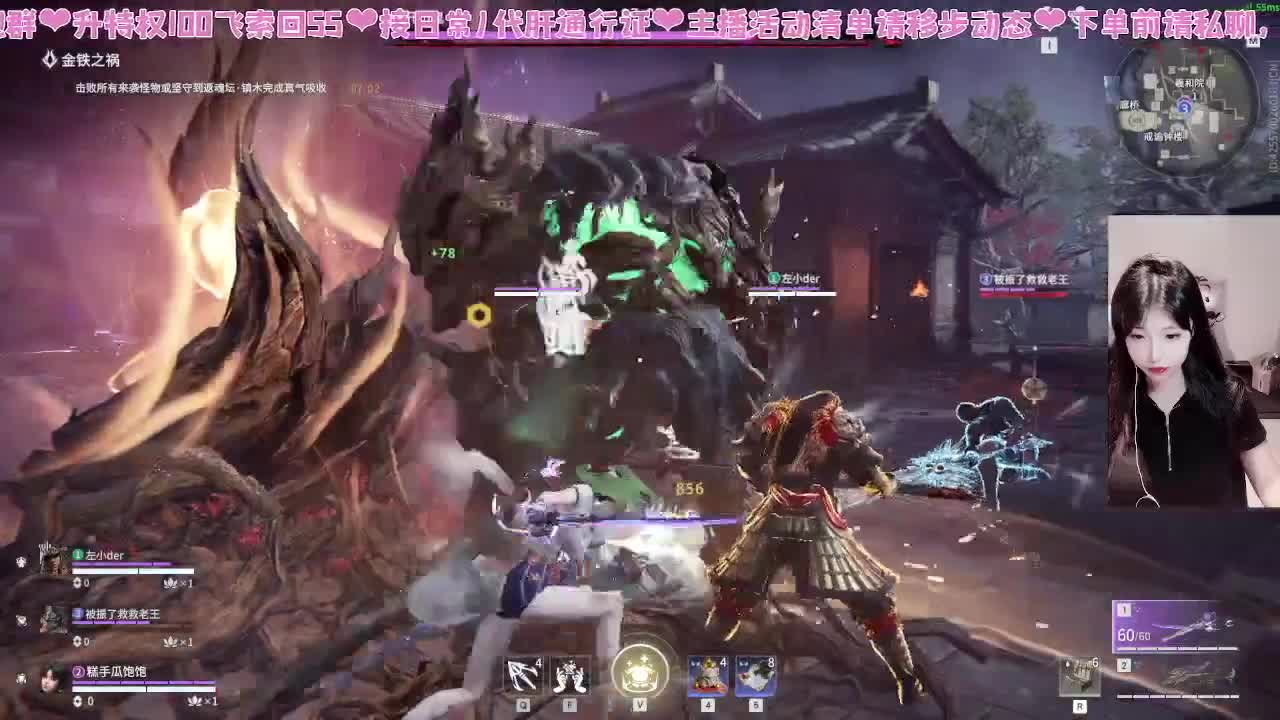Activate the cage skill bound to R

(x=1082, y=675)
